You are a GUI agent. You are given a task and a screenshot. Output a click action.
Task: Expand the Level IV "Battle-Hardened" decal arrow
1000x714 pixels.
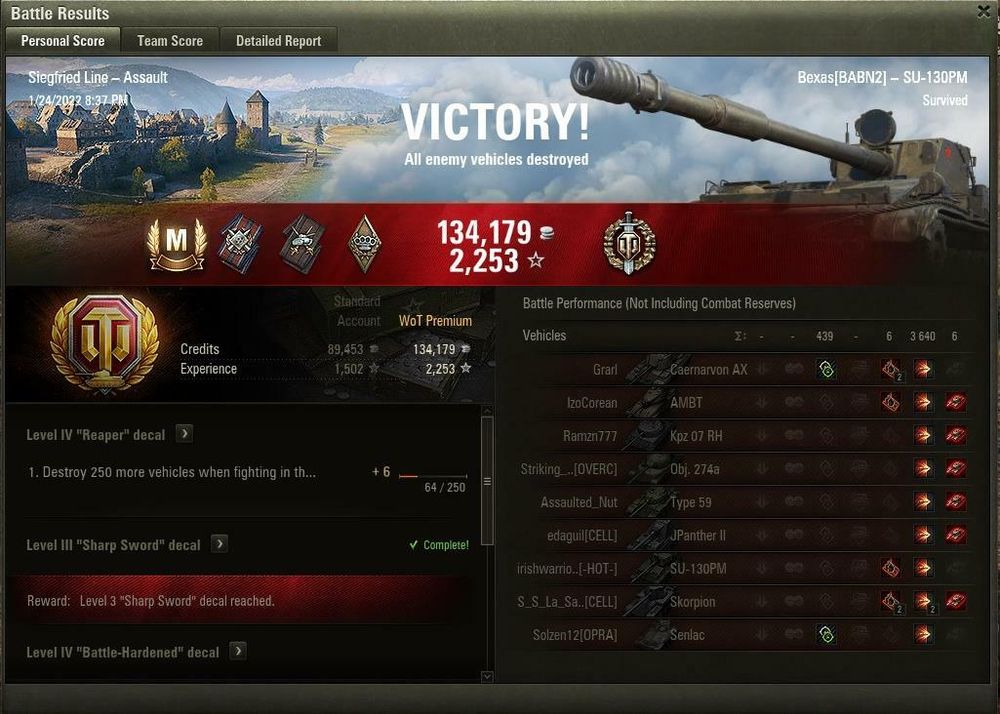click(x=238, y=651)
